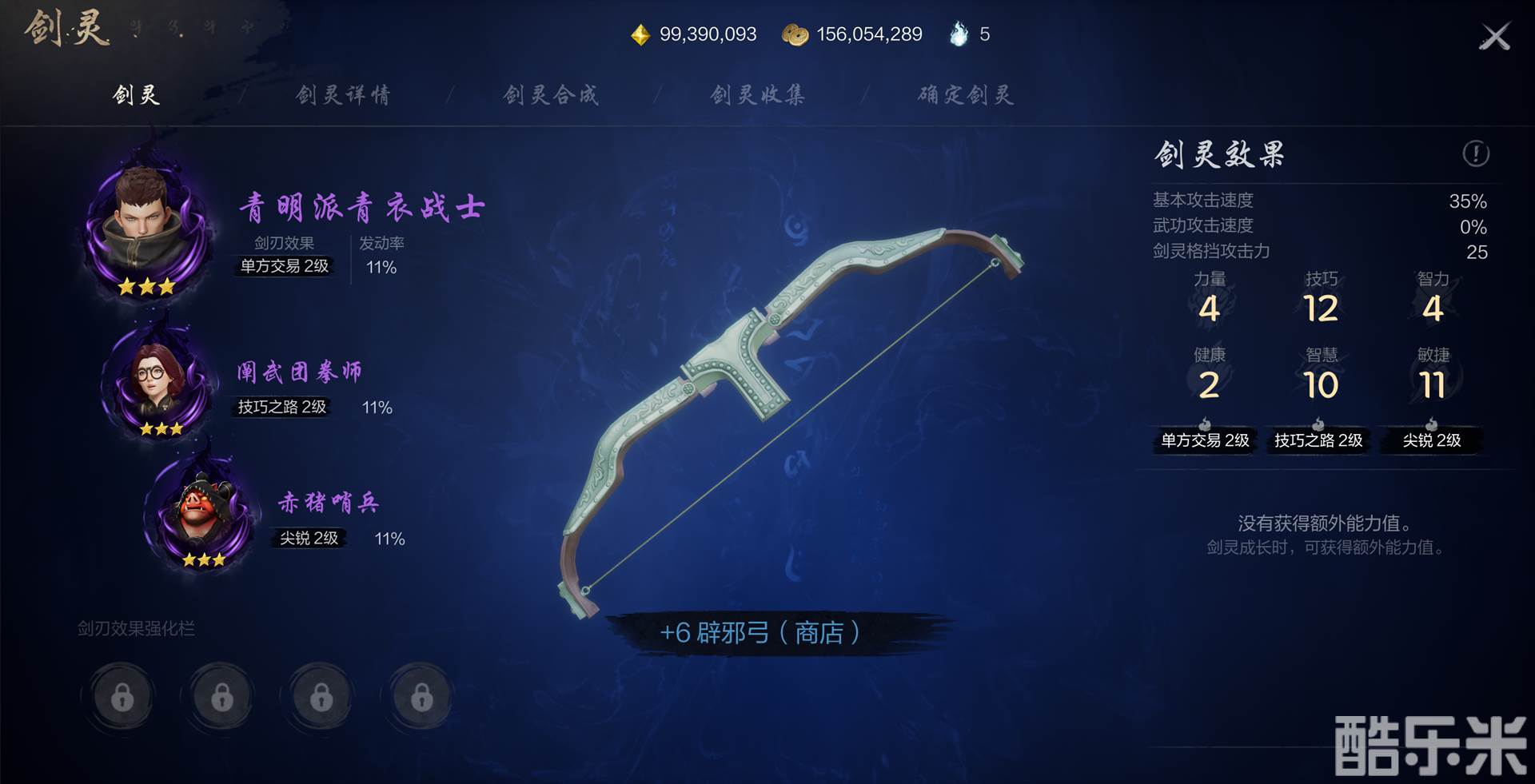Close the 剑灵 window
Image resolution: width=1535 pixels, height=784 pixels.
pyautogui.click(x=1493, y=37)
